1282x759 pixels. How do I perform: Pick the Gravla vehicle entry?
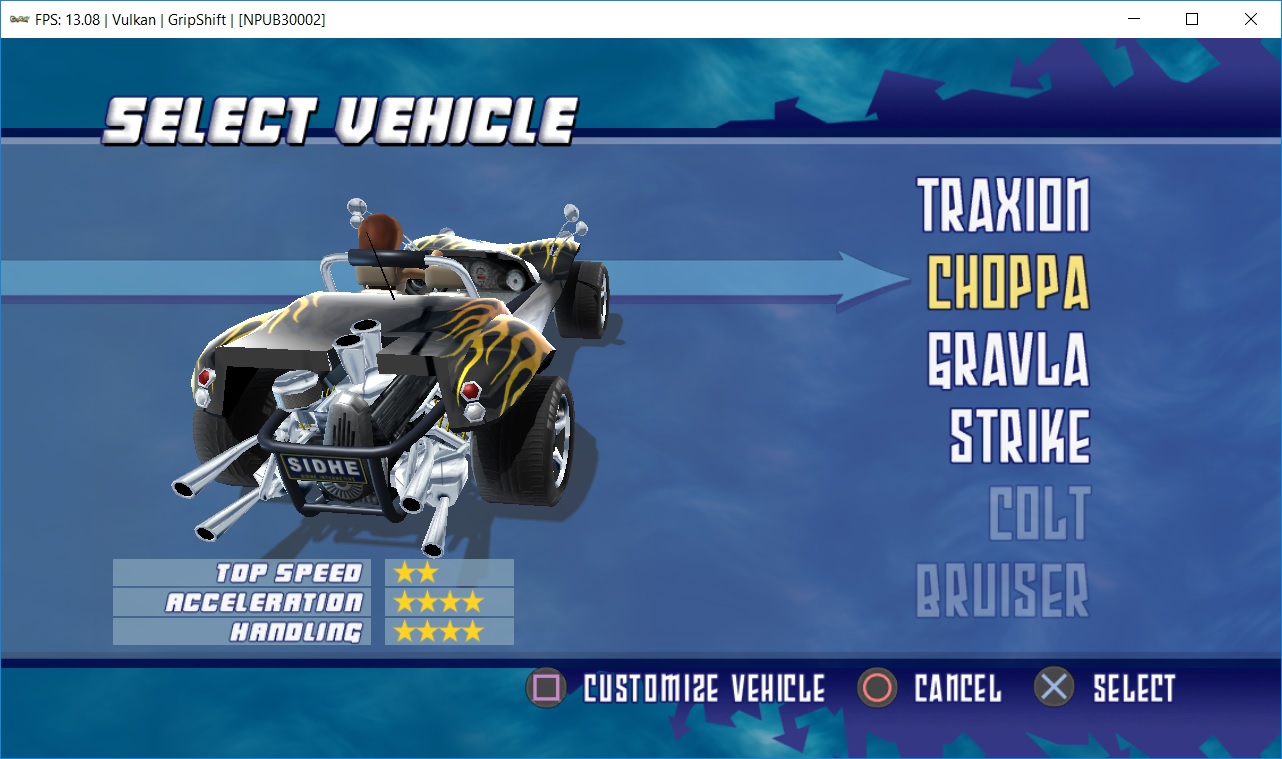tap(1008, 360)
